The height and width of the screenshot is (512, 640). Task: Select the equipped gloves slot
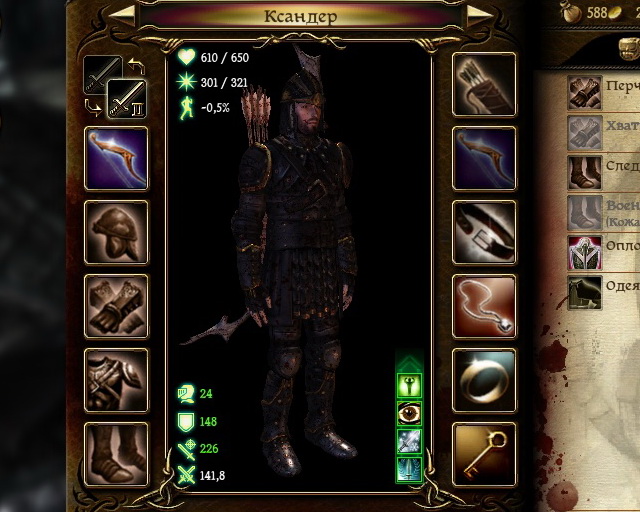[x=116, y=306]
